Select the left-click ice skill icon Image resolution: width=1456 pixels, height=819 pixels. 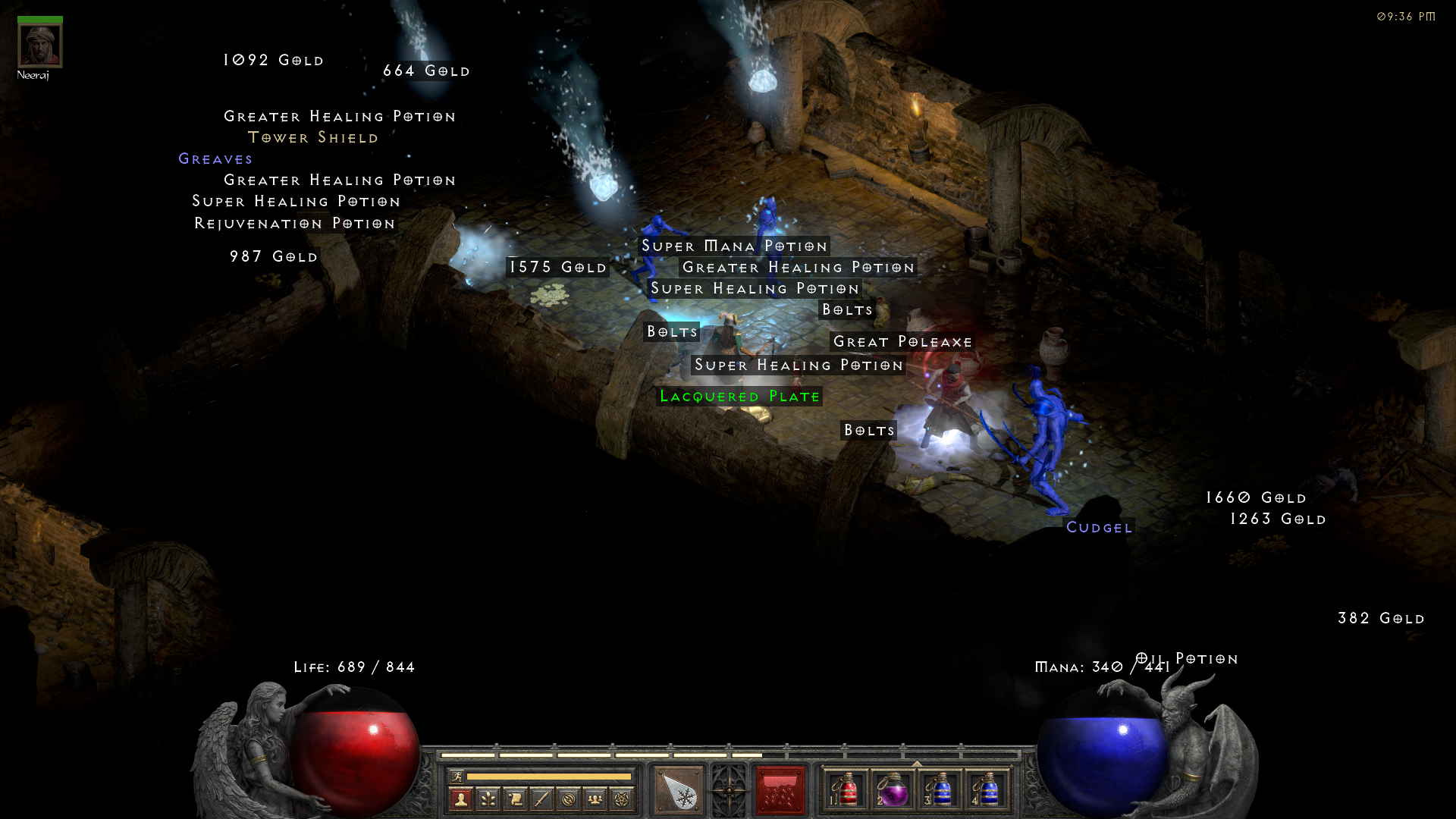[x=679, y=791]
